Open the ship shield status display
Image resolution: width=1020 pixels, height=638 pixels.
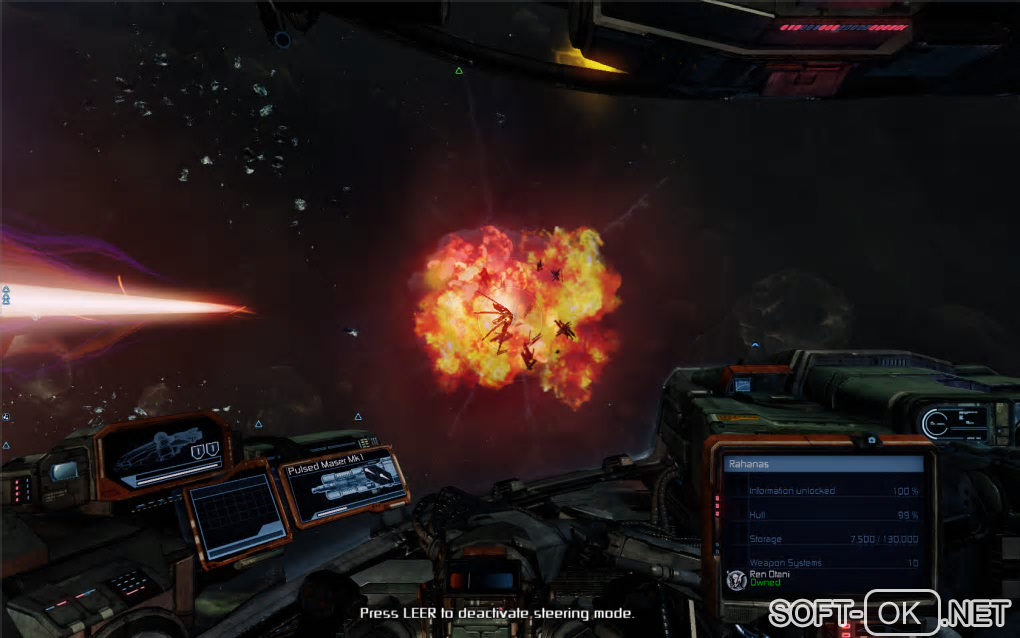165,452
